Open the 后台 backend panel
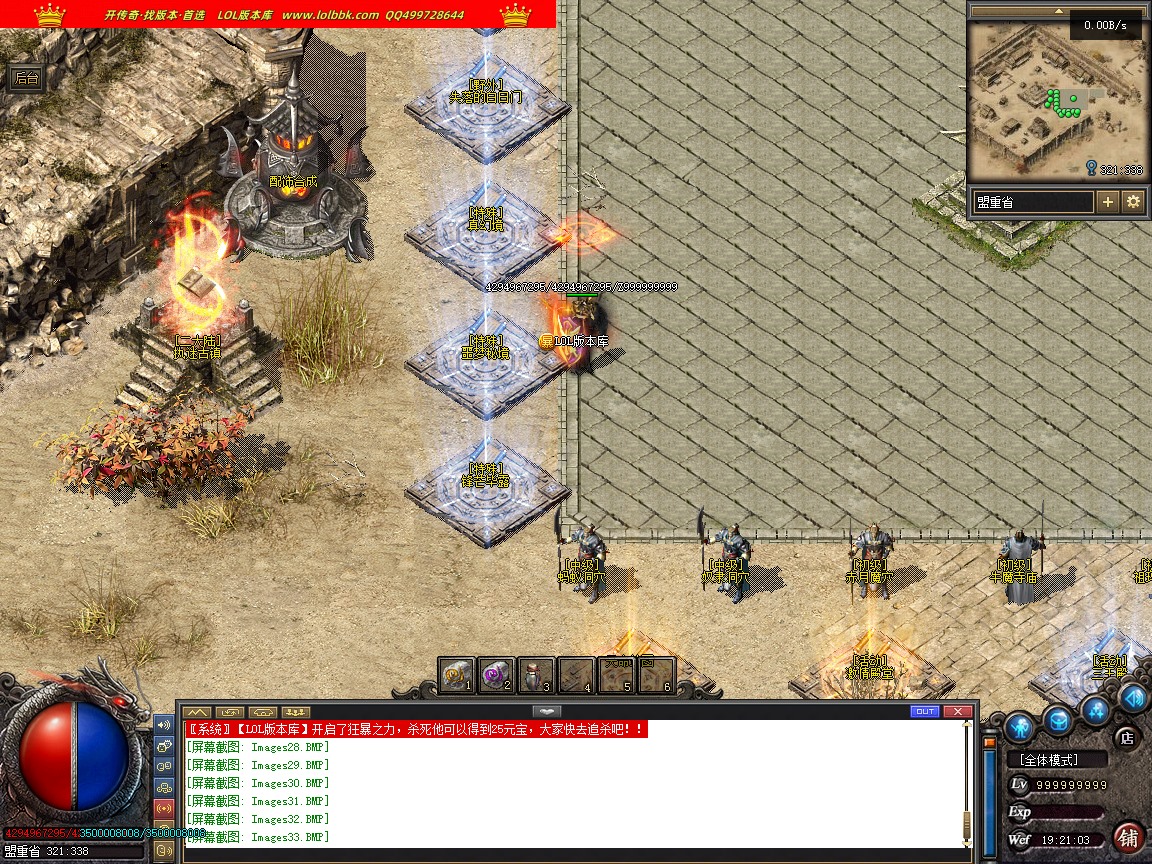This screenshot has height=864, width=1152. point(26,79)
